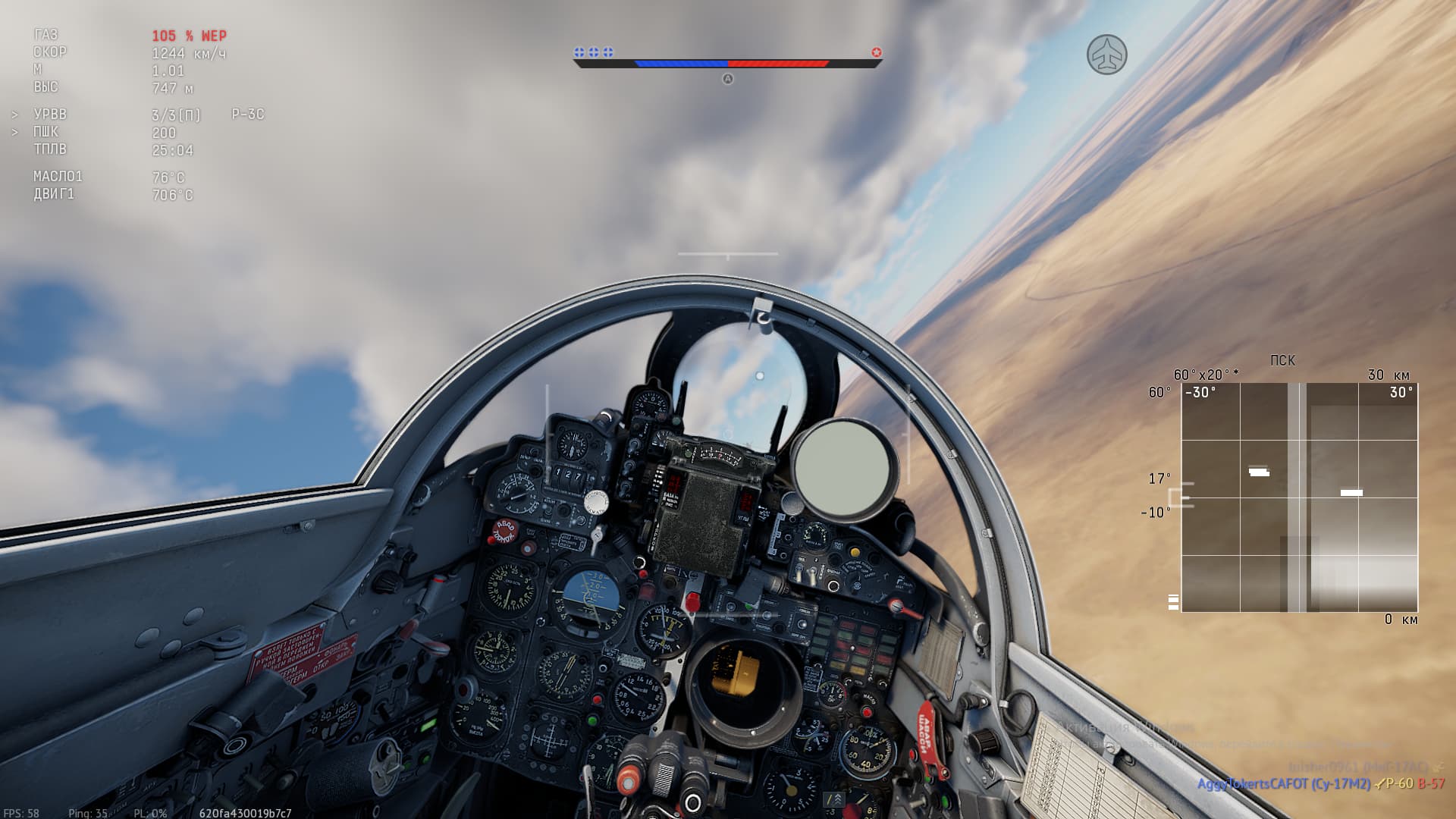Click the radar scope display
Image resolution: width=1456 pixels, height=819 pixels.
click(1299, 497)
